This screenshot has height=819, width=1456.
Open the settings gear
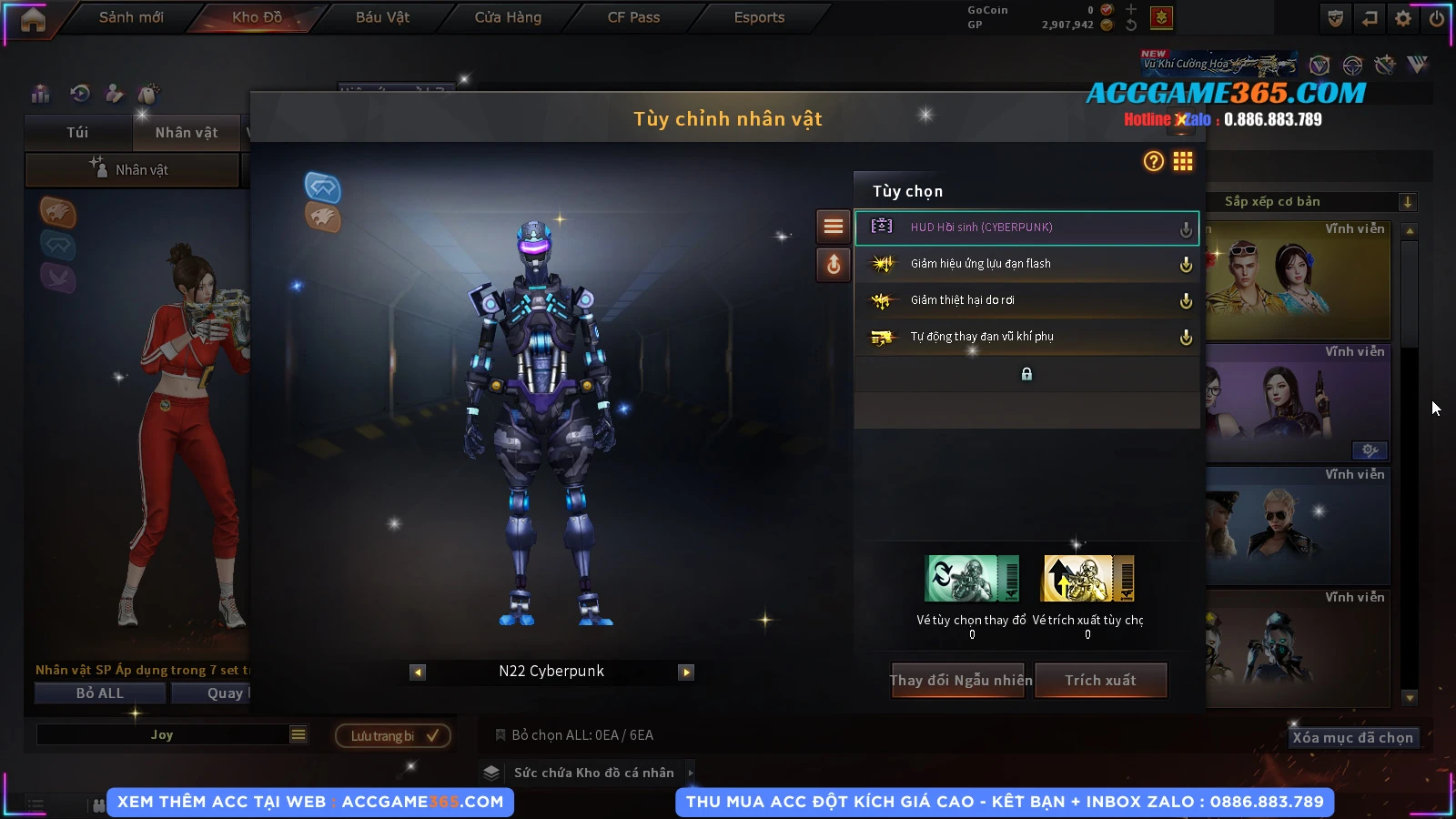coord(1403,18)
